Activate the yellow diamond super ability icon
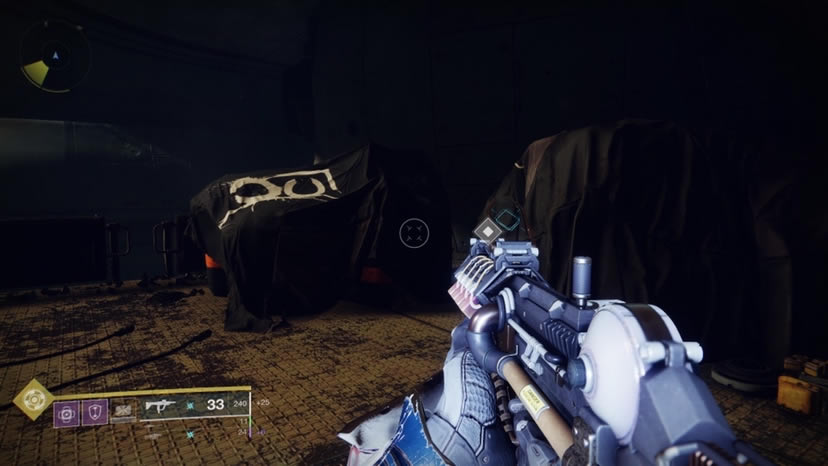828x466 pixels. pos(34,399)
